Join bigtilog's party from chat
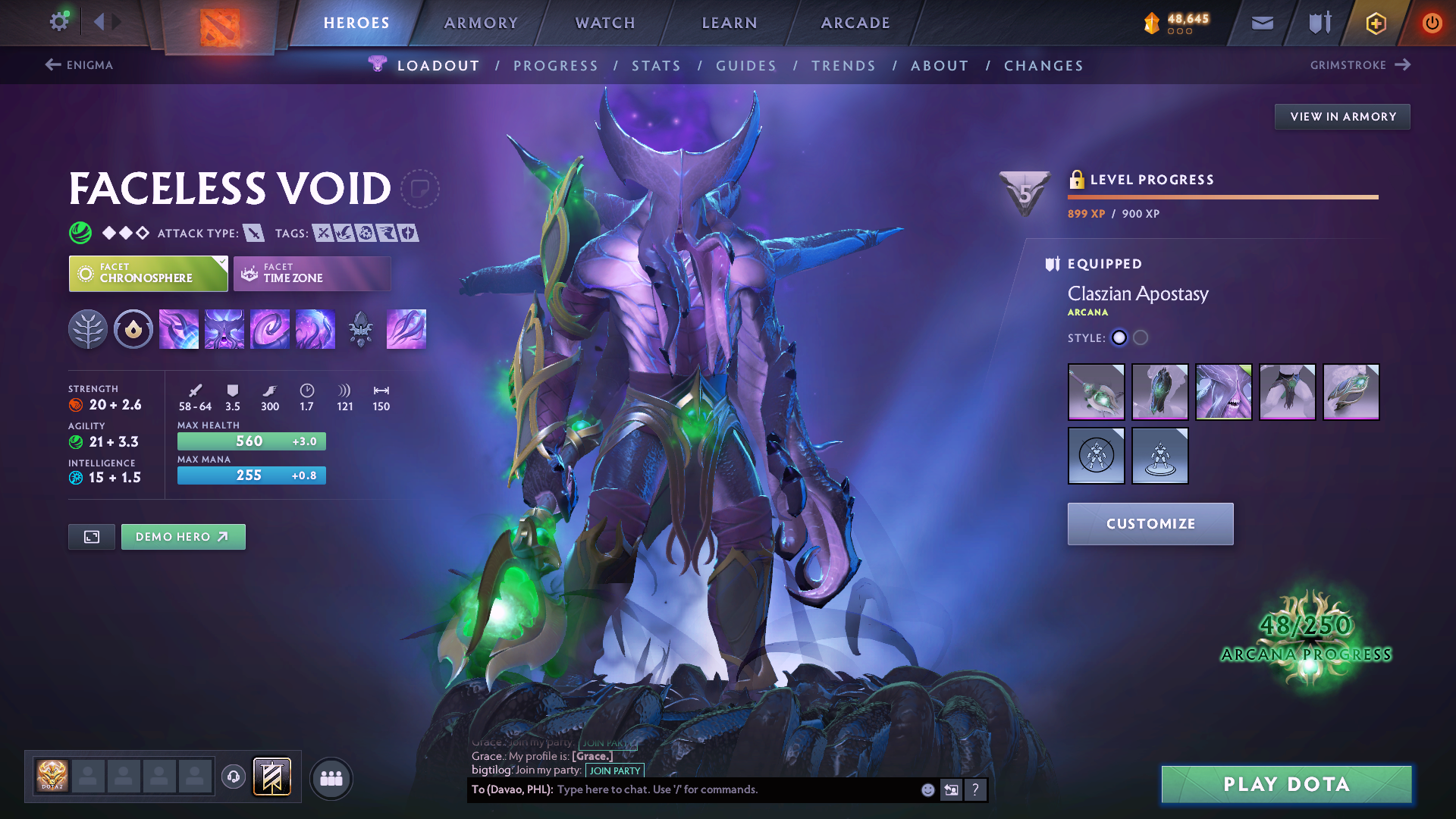The image size is (1456, 819). click(614, 770)
